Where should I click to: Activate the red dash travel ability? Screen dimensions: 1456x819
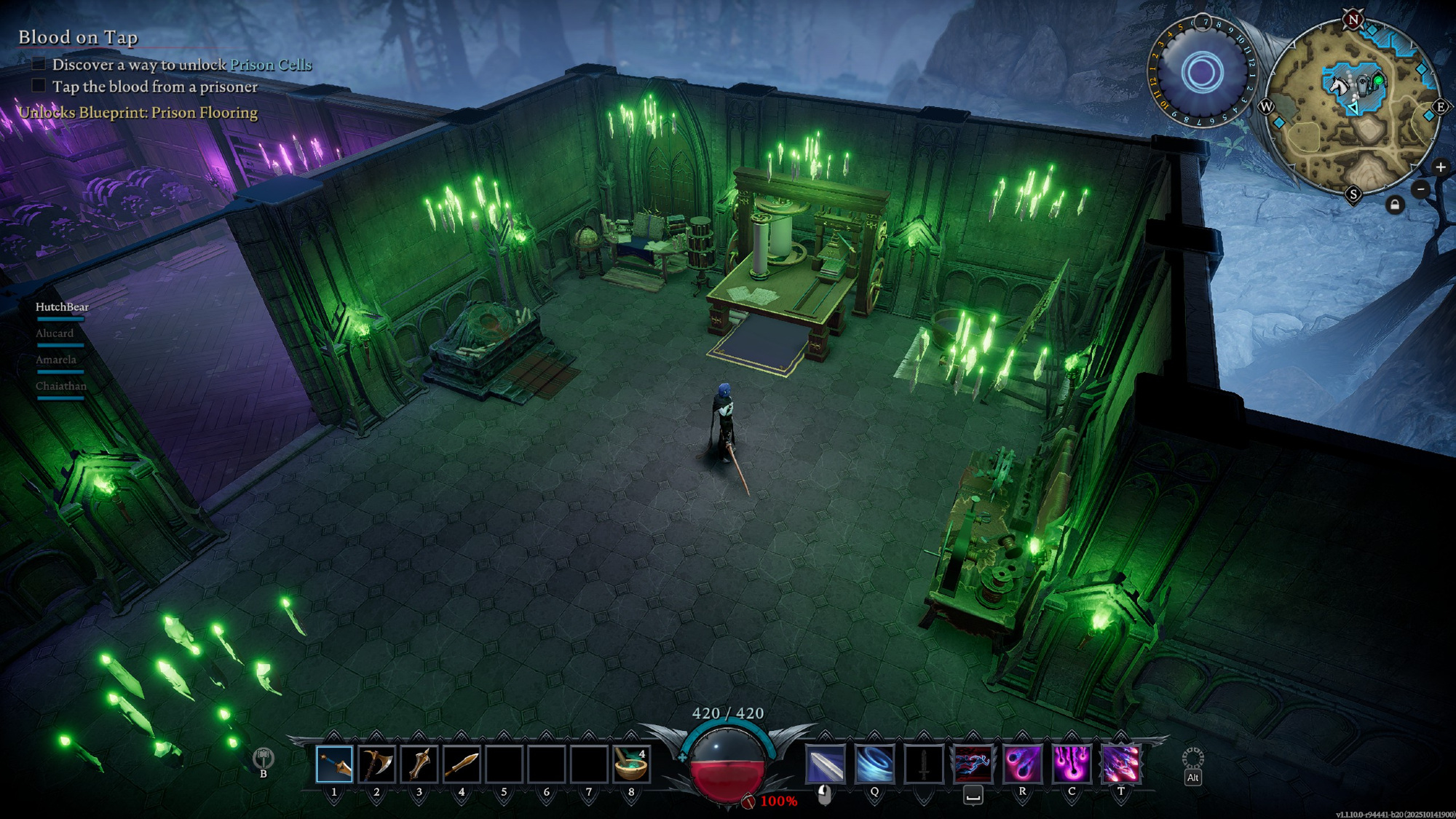pyautogui.click(x=973, y=764)
